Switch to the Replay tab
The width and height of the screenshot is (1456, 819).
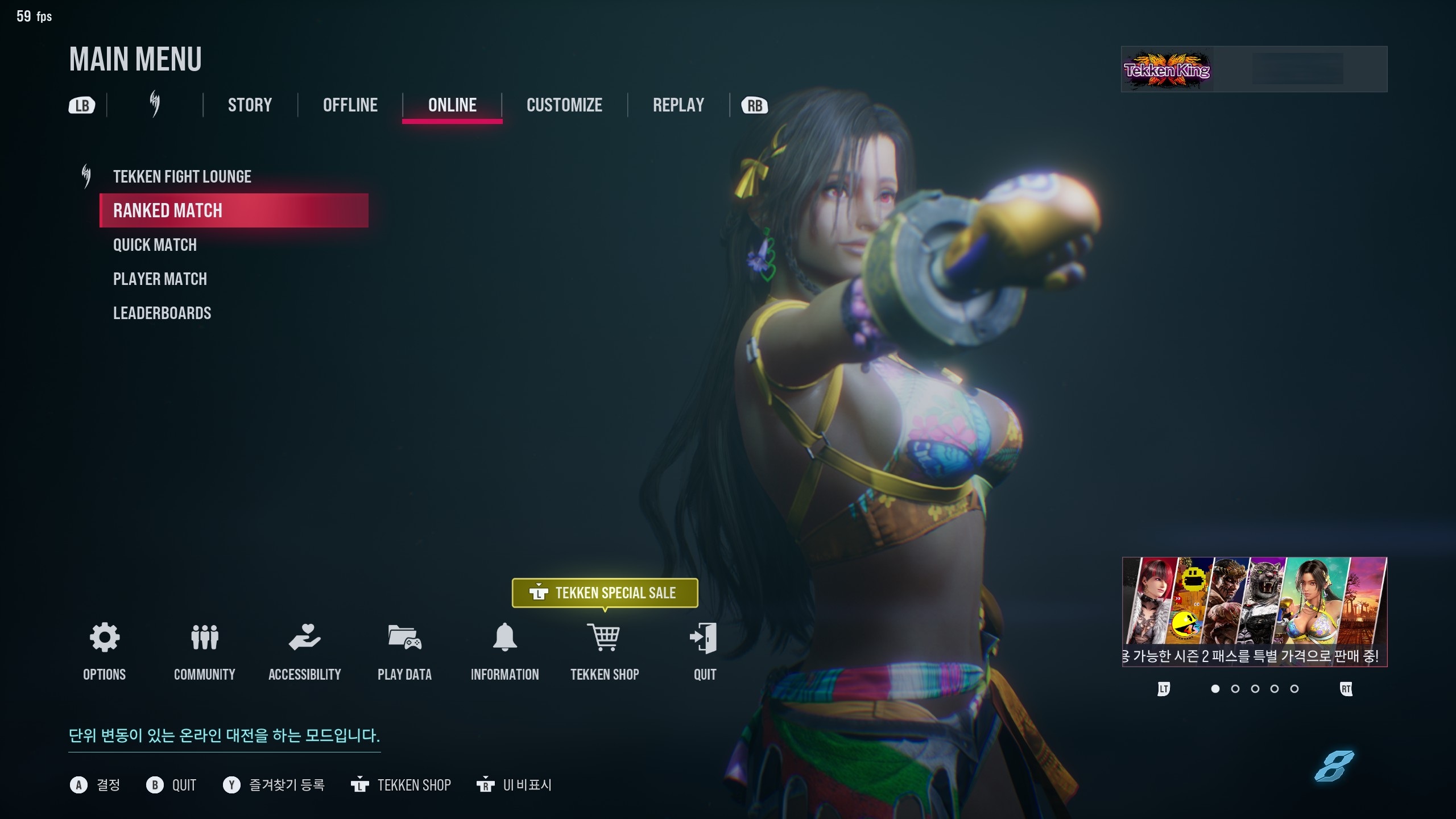(678, 105)
